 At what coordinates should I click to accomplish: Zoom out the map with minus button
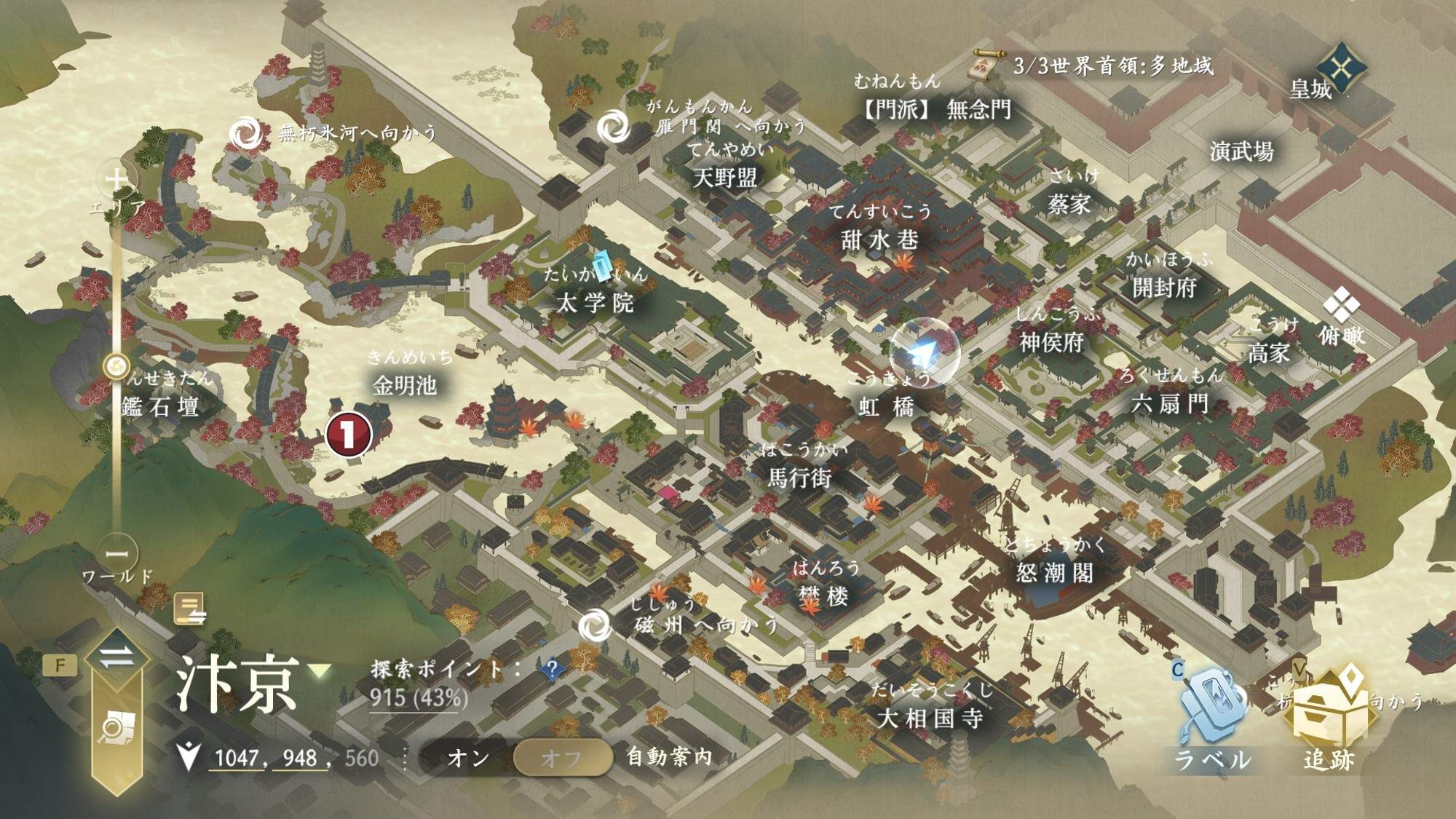point(116,554)
